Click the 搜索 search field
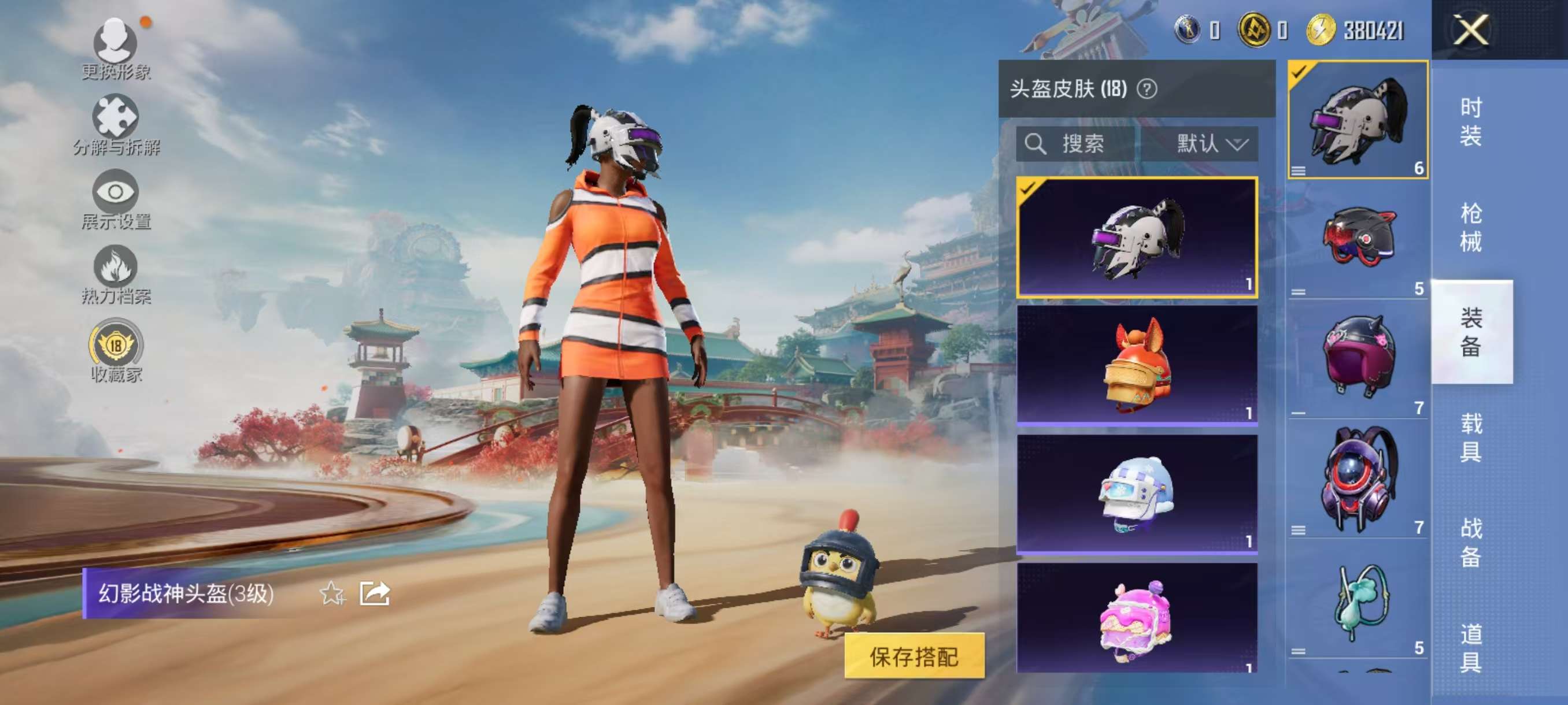Screen dimensions: 1568x705 [x=1075, y=144]
